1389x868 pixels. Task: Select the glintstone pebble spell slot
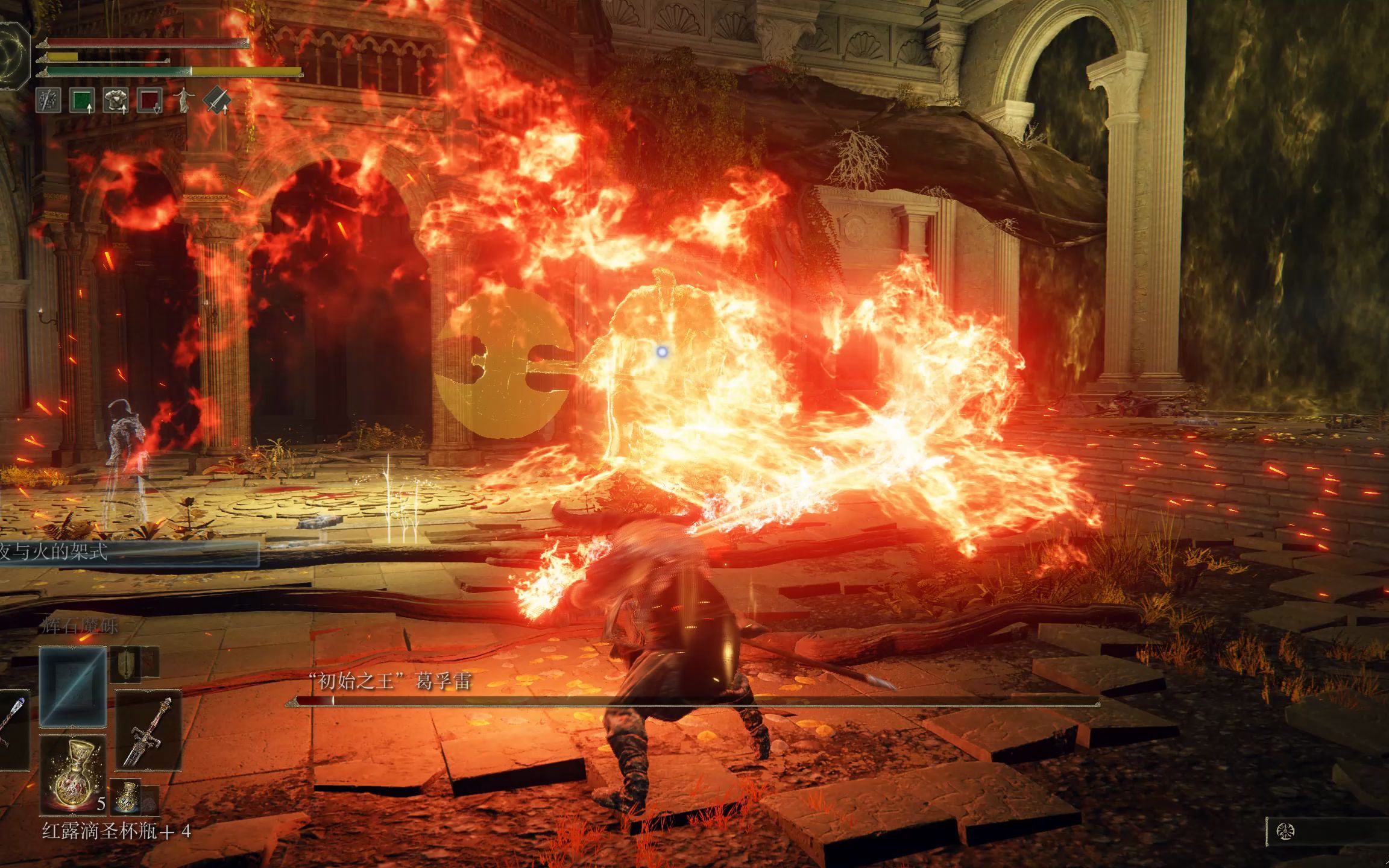click(x=73, y=687)
